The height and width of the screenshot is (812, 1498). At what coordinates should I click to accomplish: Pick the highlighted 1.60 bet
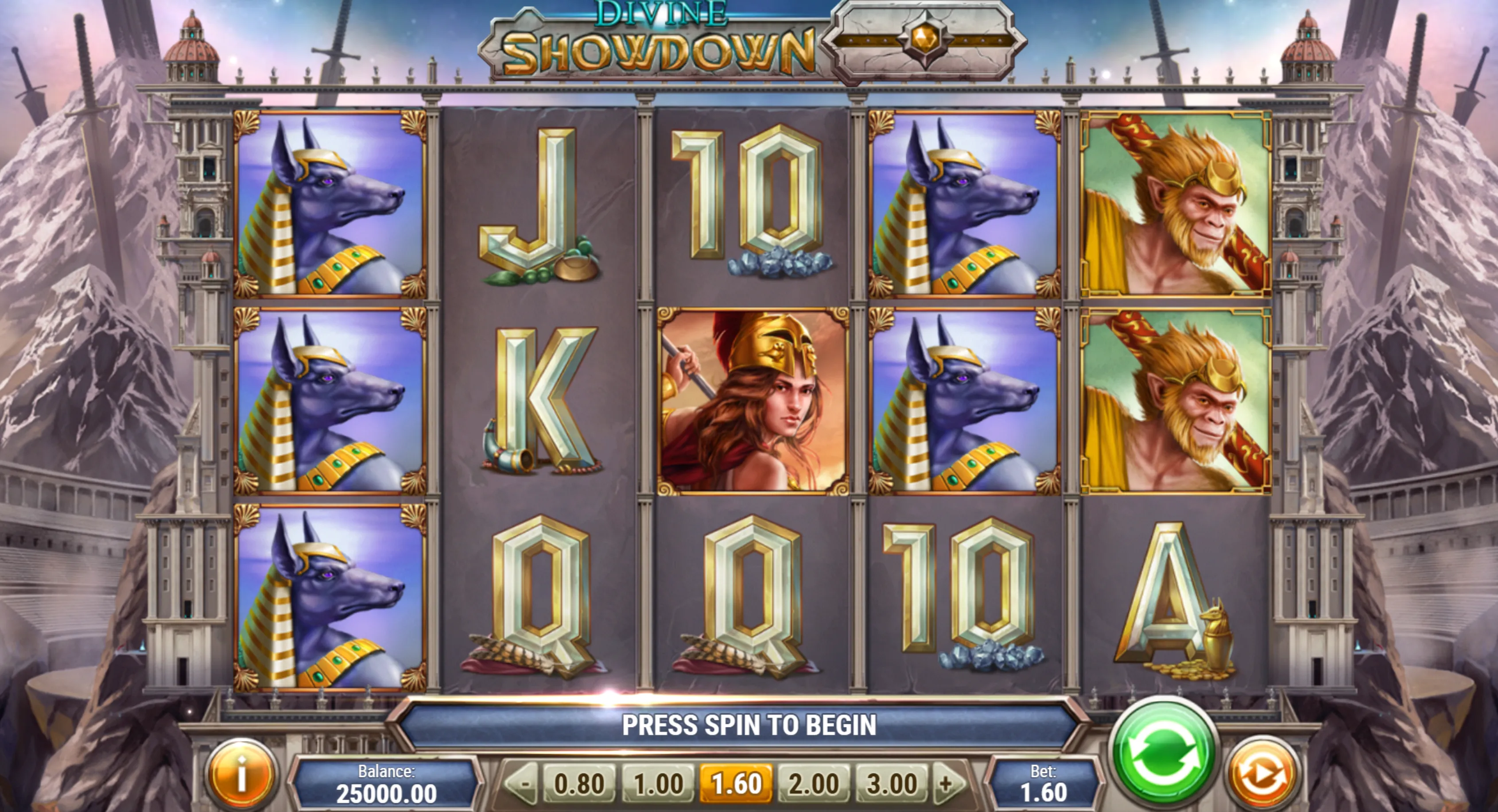(736, 784)
